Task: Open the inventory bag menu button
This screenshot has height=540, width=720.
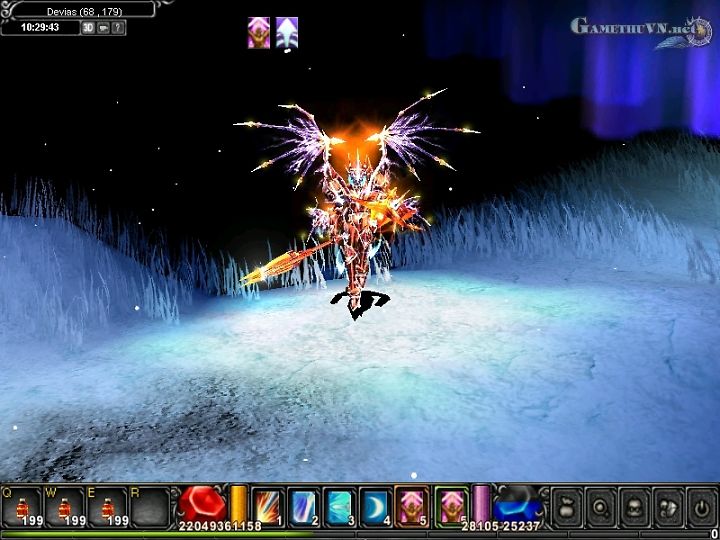Action: click(566, 506)
